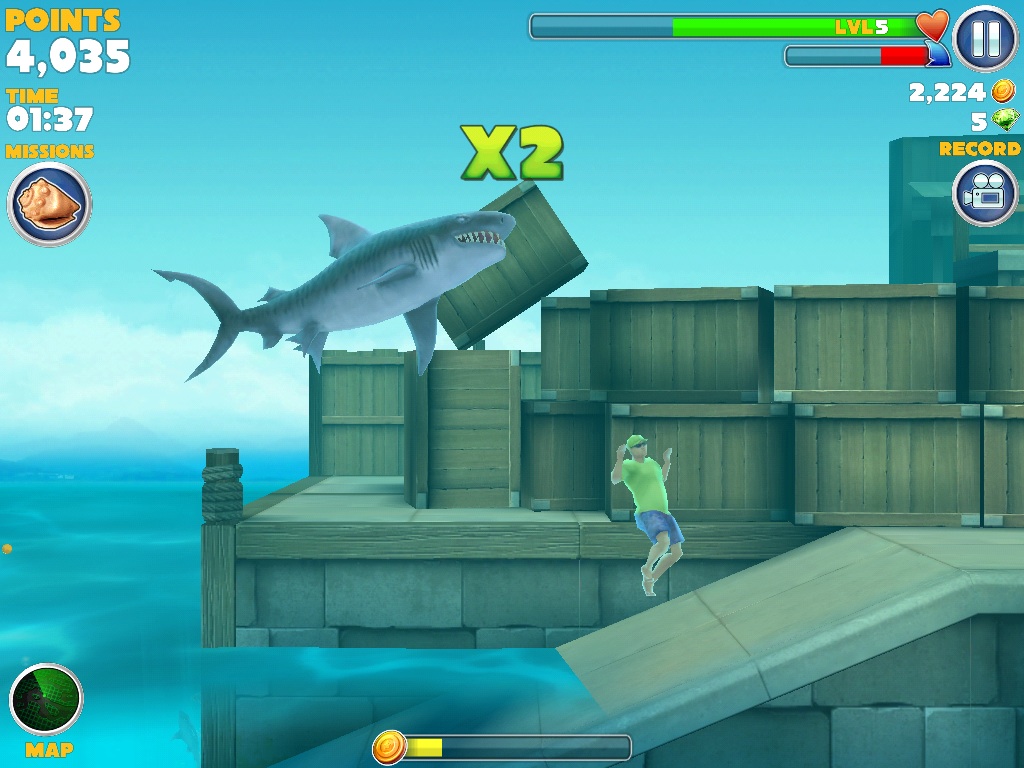Start recording with the camera button
This screenshot has width=1024, height=768.
click(986, 193)
